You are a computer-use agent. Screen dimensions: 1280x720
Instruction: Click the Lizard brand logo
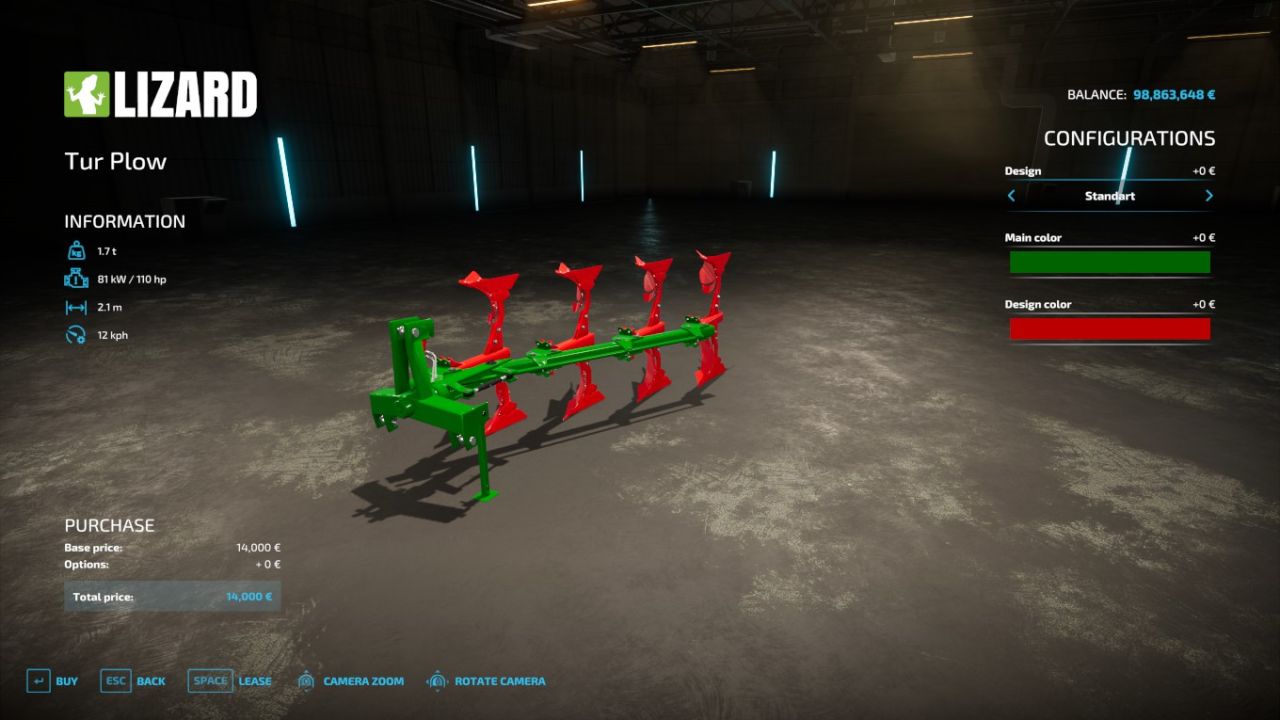tap(160, 92)
